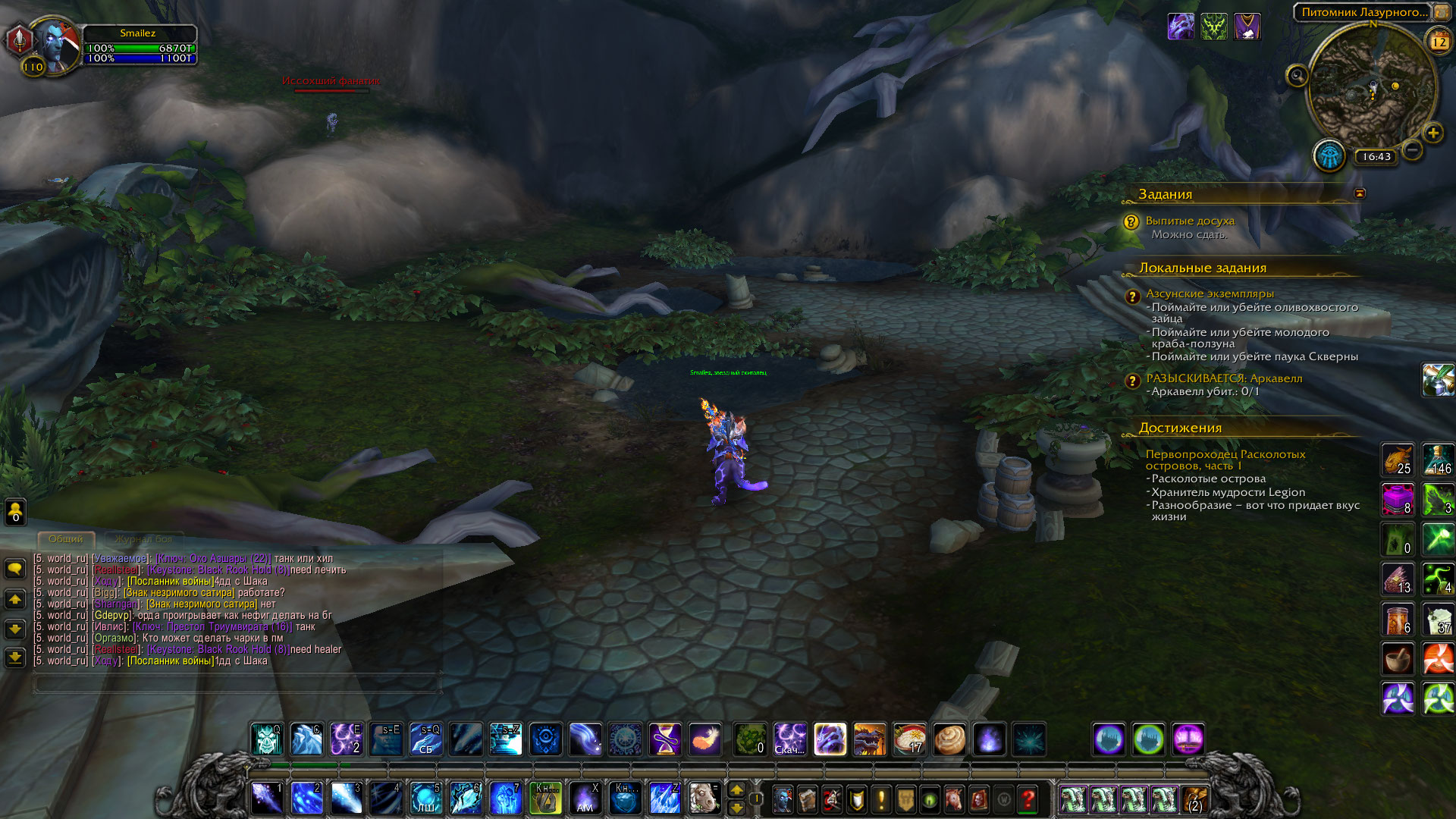Select the РАЗЫСКИВАЕТСЯ: Аркавелл quest
The width and height of the screenshot is (1456, 819).
click(x=1224, y=378)
